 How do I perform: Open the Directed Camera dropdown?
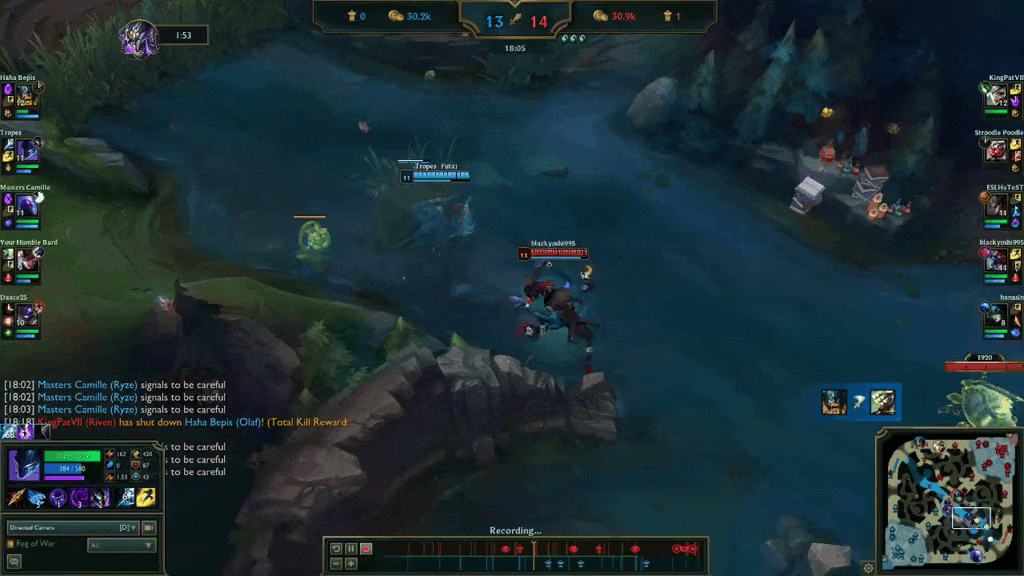point(72,527)
